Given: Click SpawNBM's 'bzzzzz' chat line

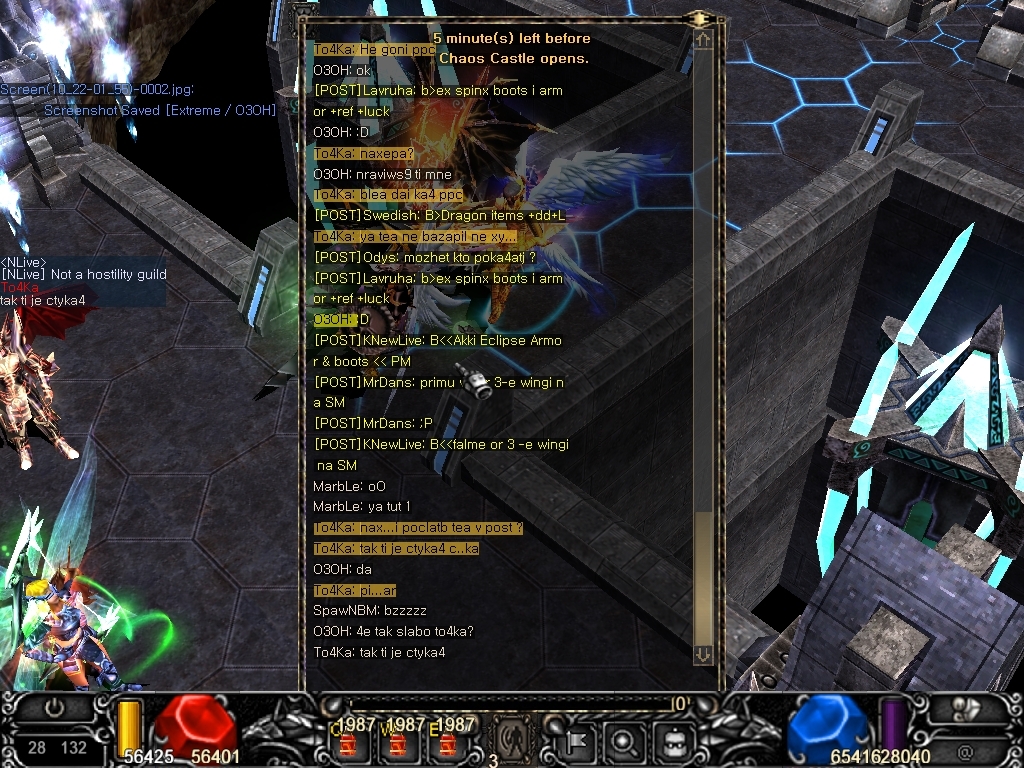Looking at the screenshot, I should click(370, 610).
